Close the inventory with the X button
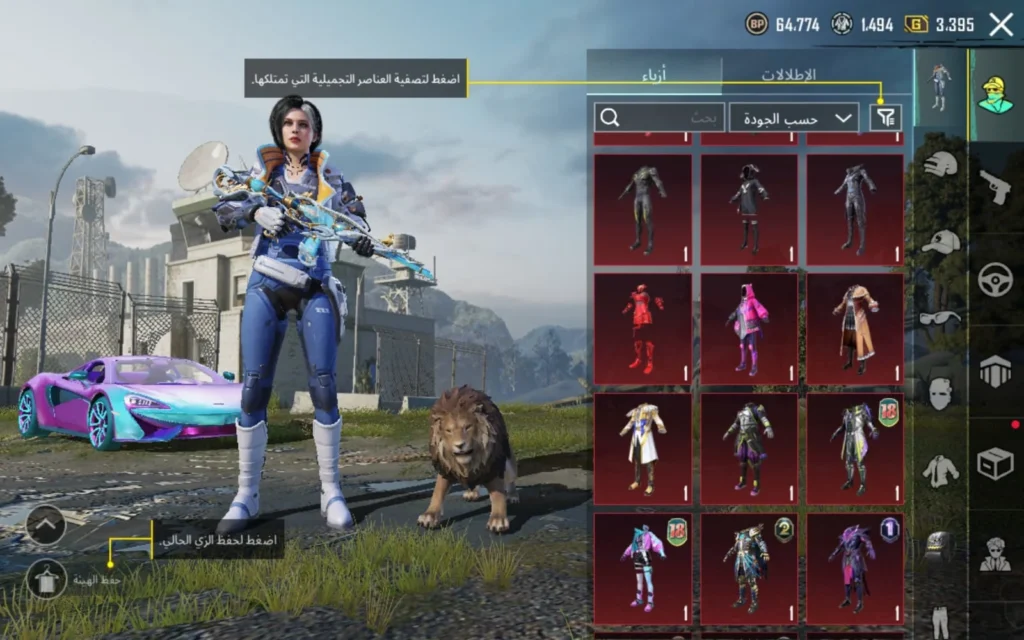The image size is (1024, 640). [x=1001, y=25]
